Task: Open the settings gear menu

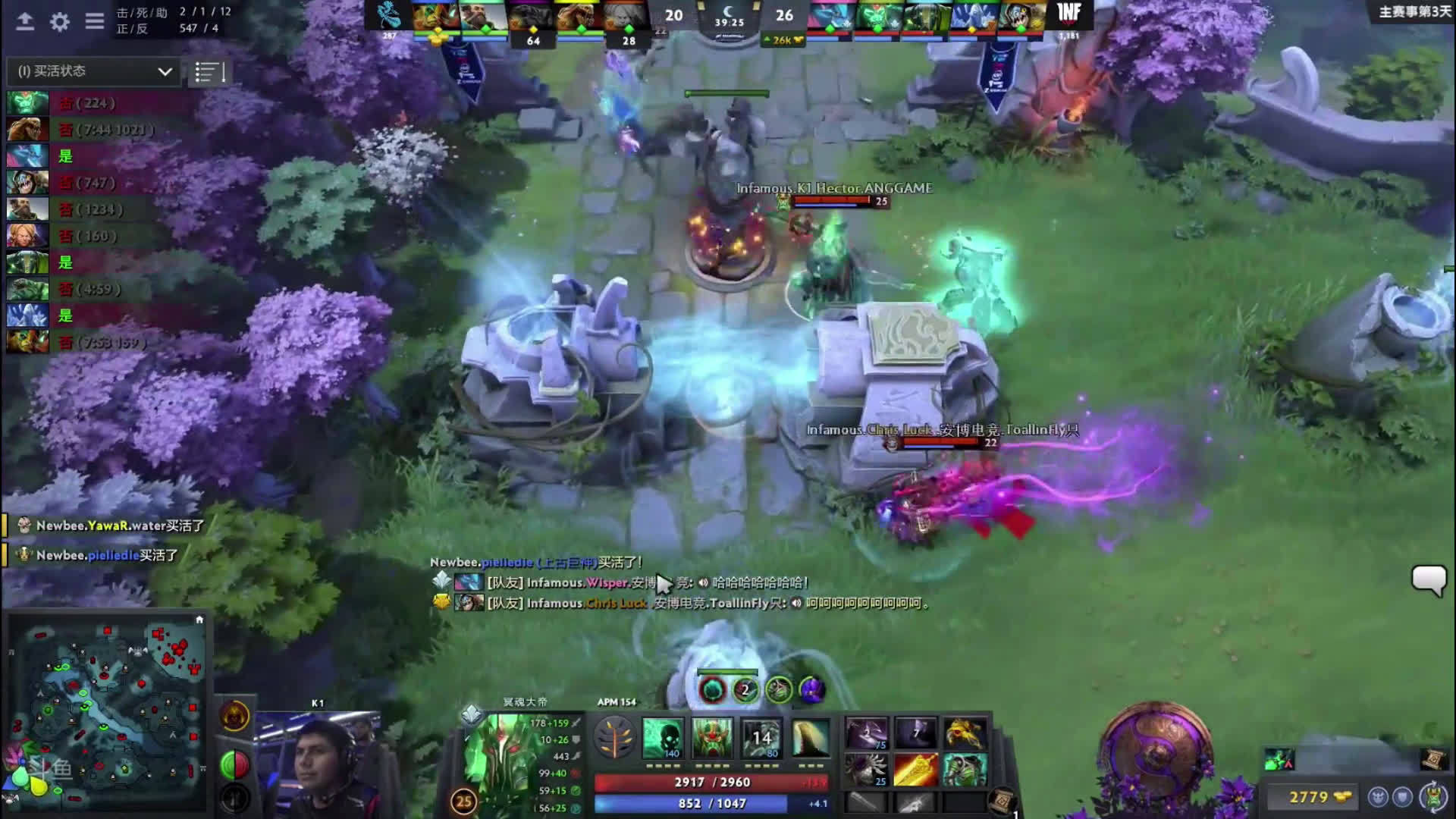Action: point(59,21)
